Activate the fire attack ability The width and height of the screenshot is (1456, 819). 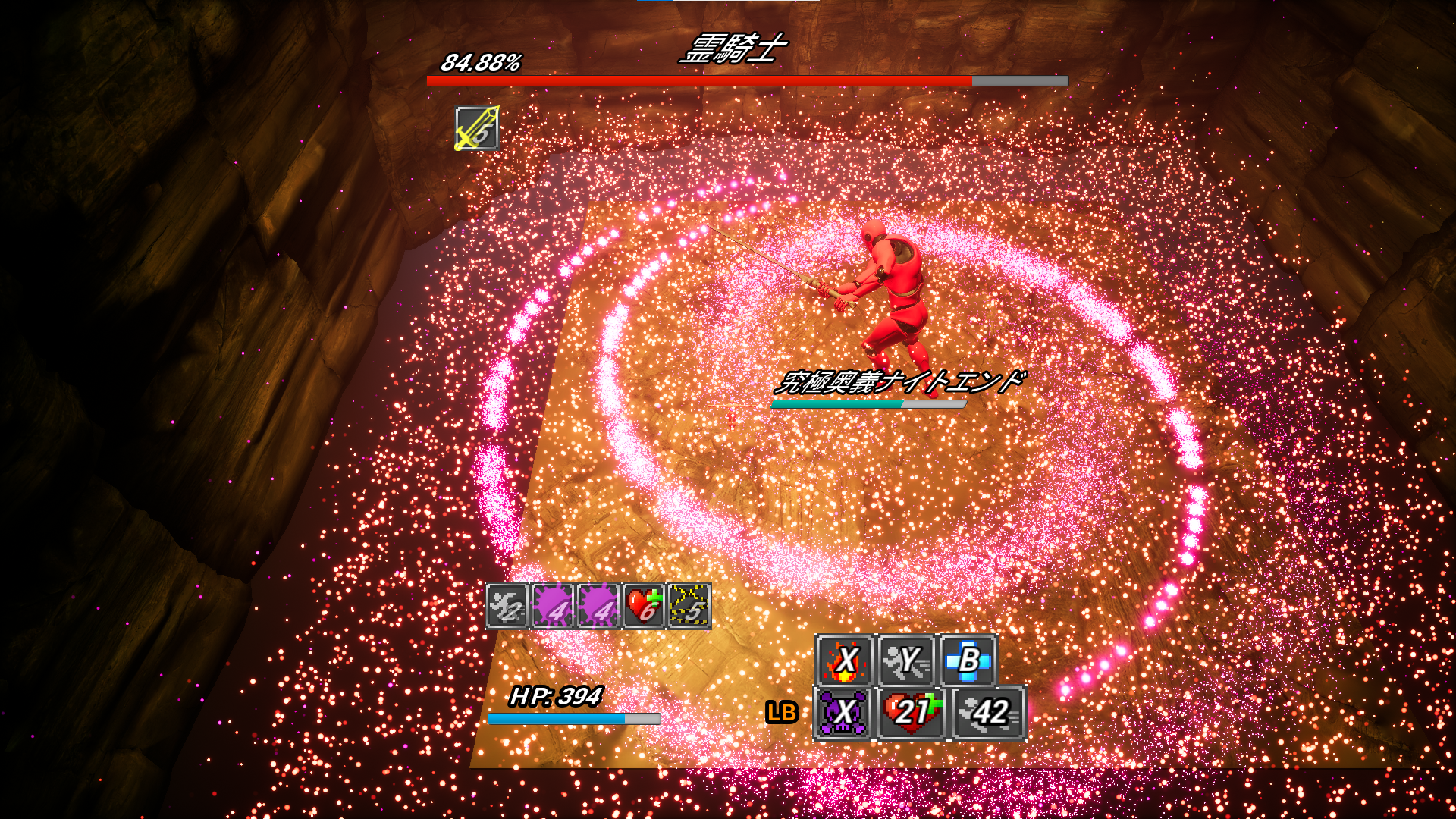pyautogui.click(x=845, y=661)
